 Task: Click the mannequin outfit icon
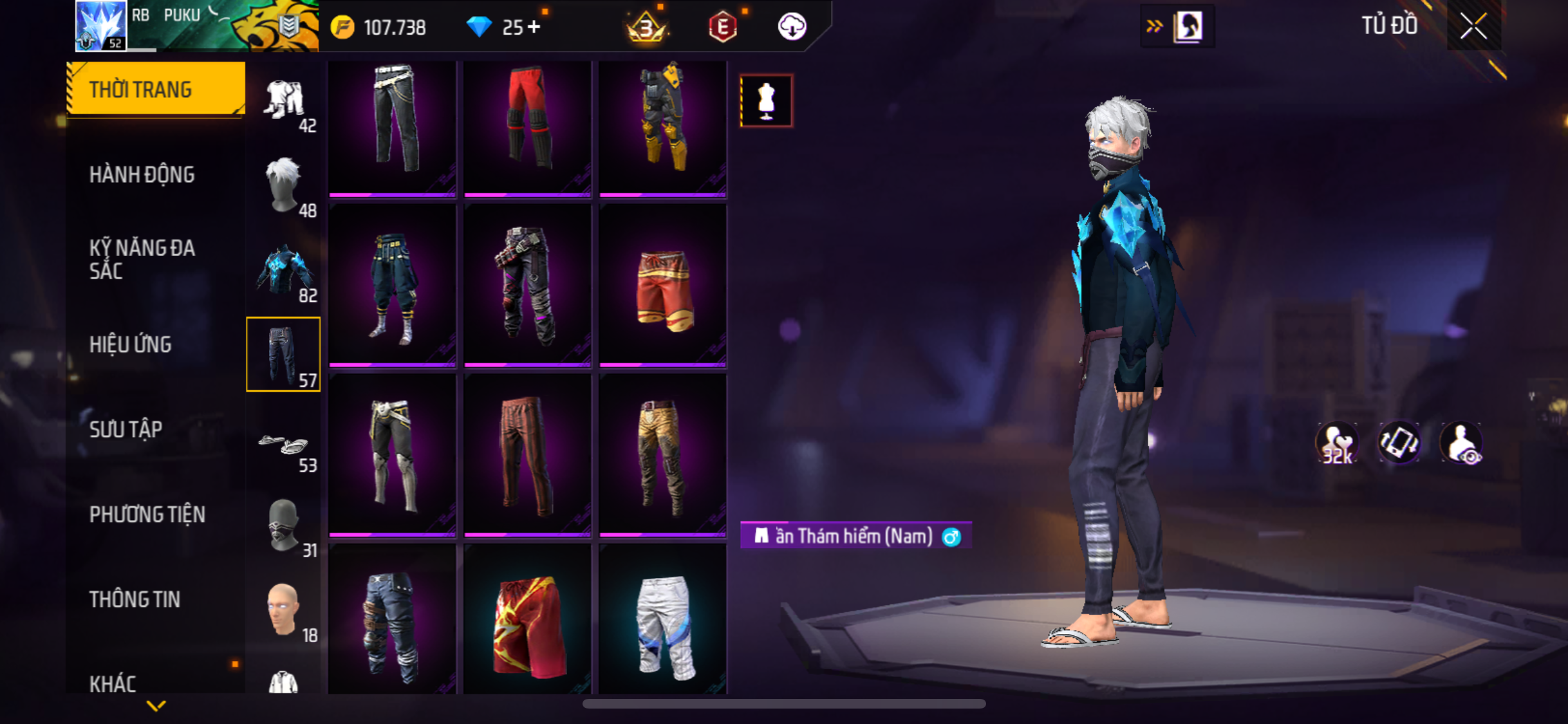coord(766,101)
